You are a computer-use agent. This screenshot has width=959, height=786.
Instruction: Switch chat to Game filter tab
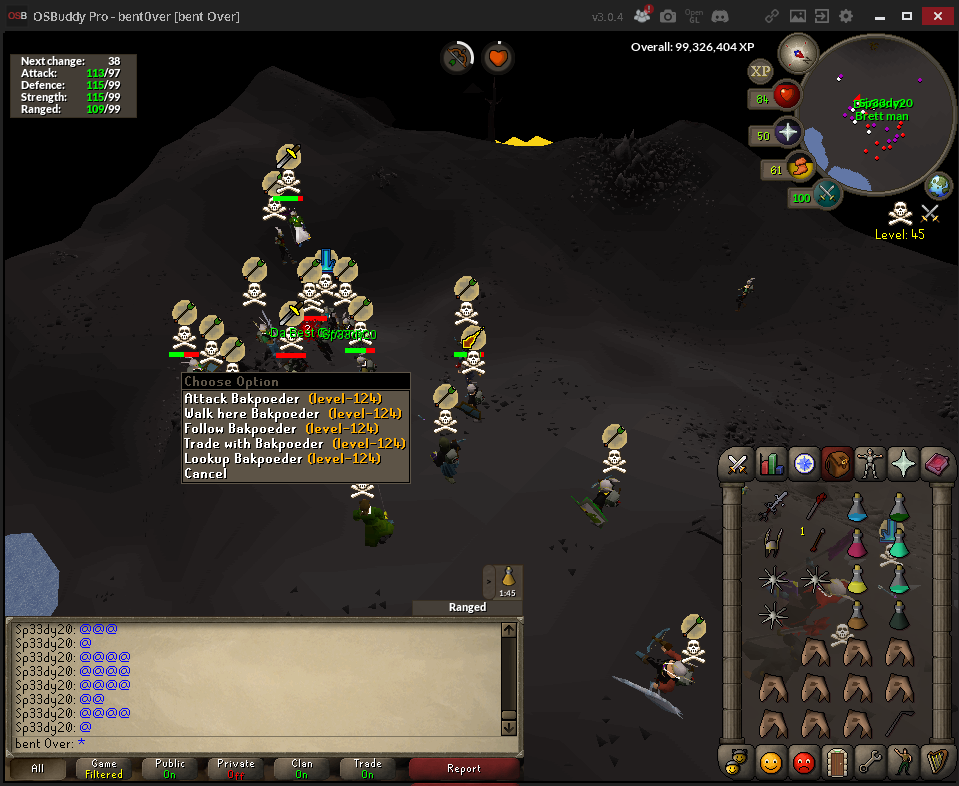[104, 768]
